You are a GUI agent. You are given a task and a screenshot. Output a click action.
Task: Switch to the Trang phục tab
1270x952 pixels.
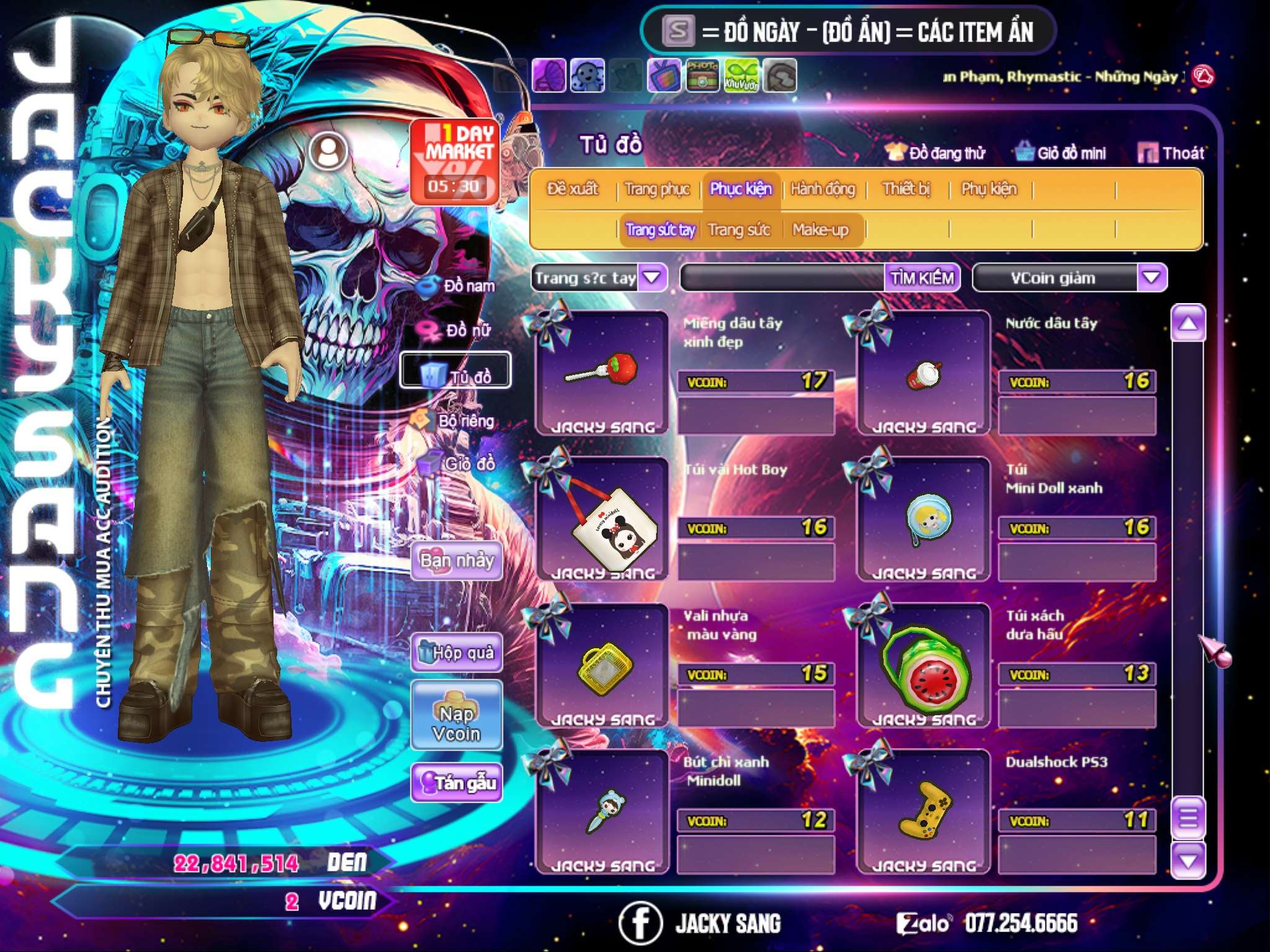pos(657,189)
